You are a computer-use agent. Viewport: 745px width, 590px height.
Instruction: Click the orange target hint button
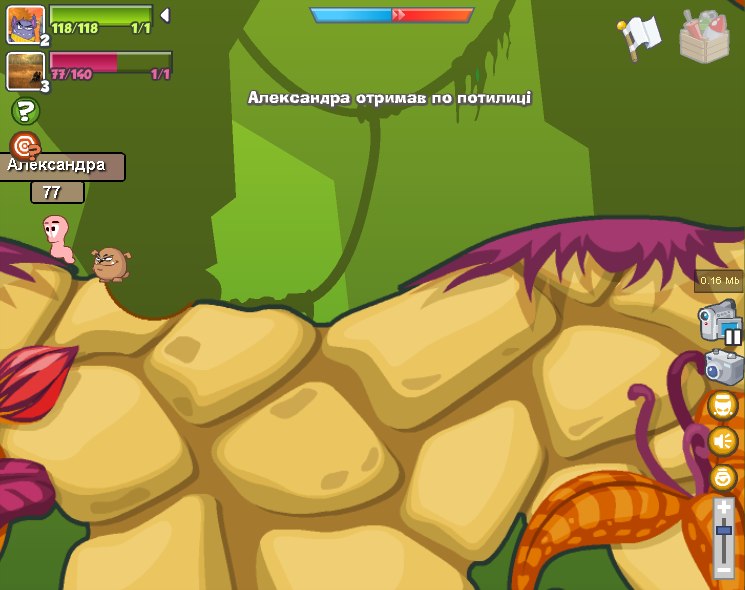point(25,145)
